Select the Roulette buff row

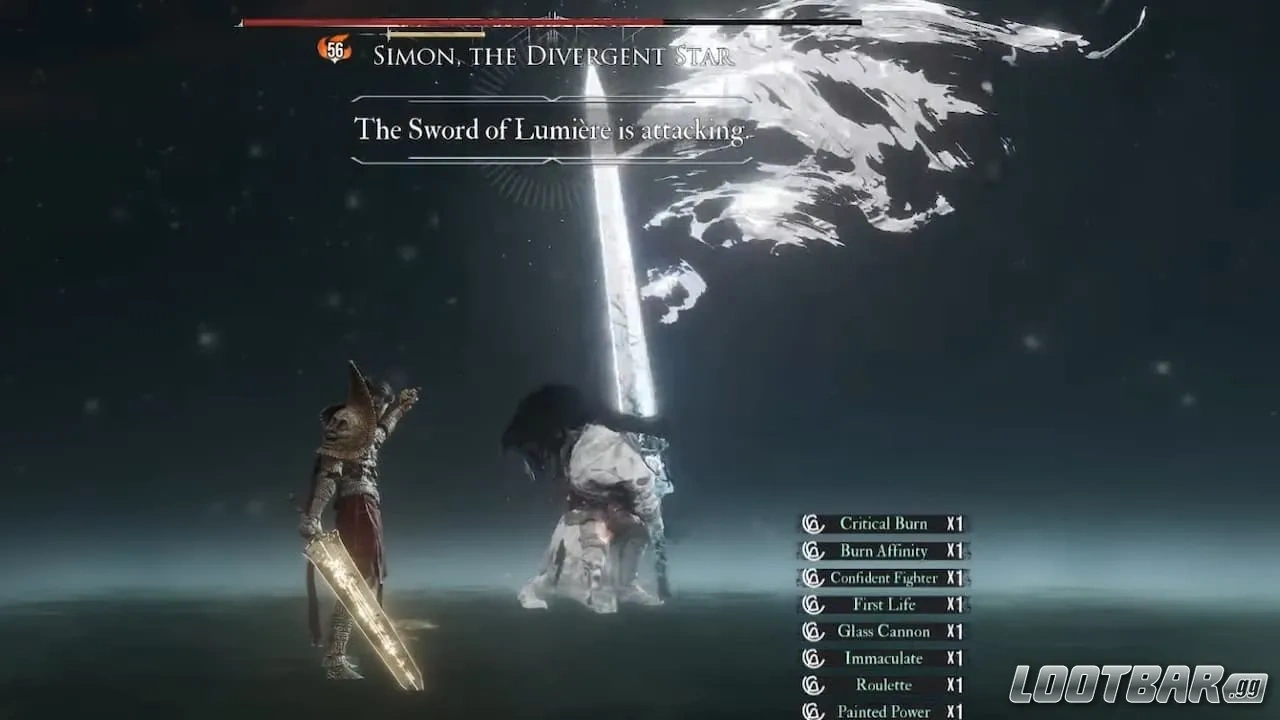click(884, 685)
